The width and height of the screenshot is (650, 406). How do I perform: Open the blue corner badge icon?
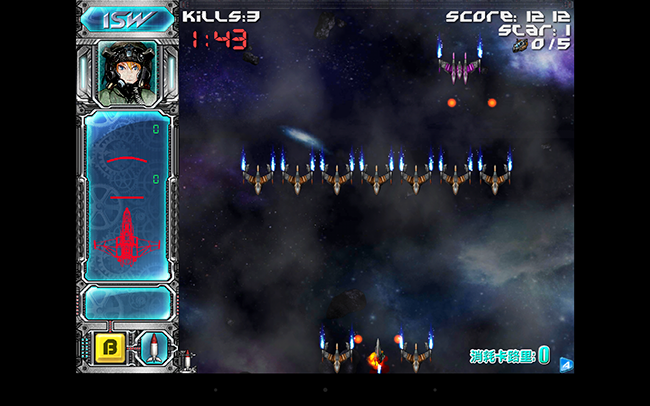(566, 364)
